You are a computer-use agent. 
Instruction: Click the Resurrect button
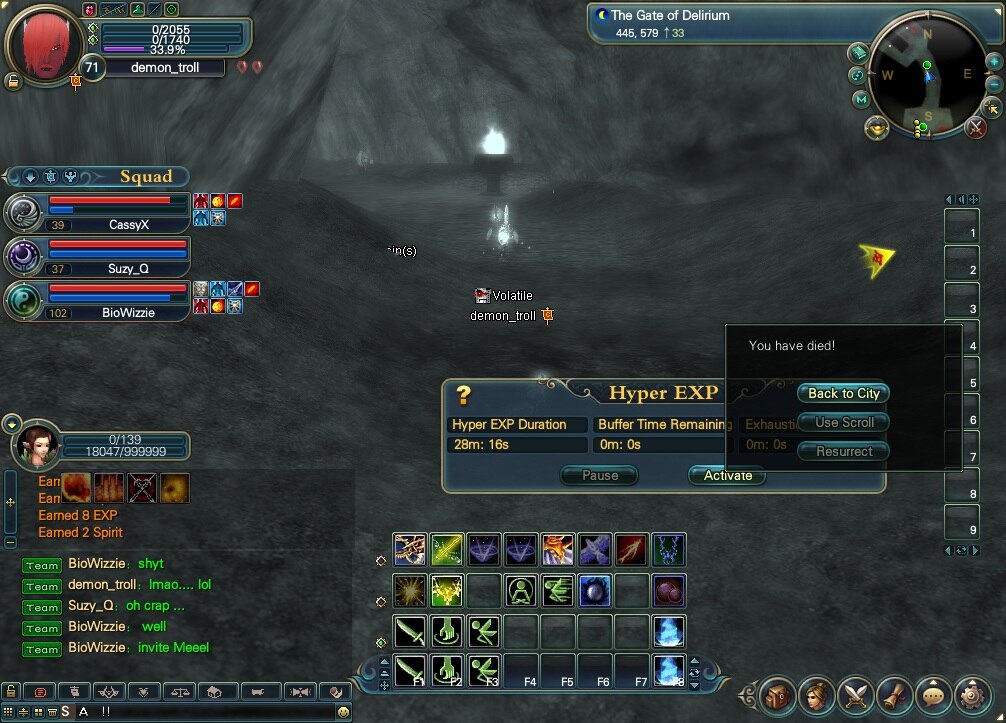(x=843, y=452)
